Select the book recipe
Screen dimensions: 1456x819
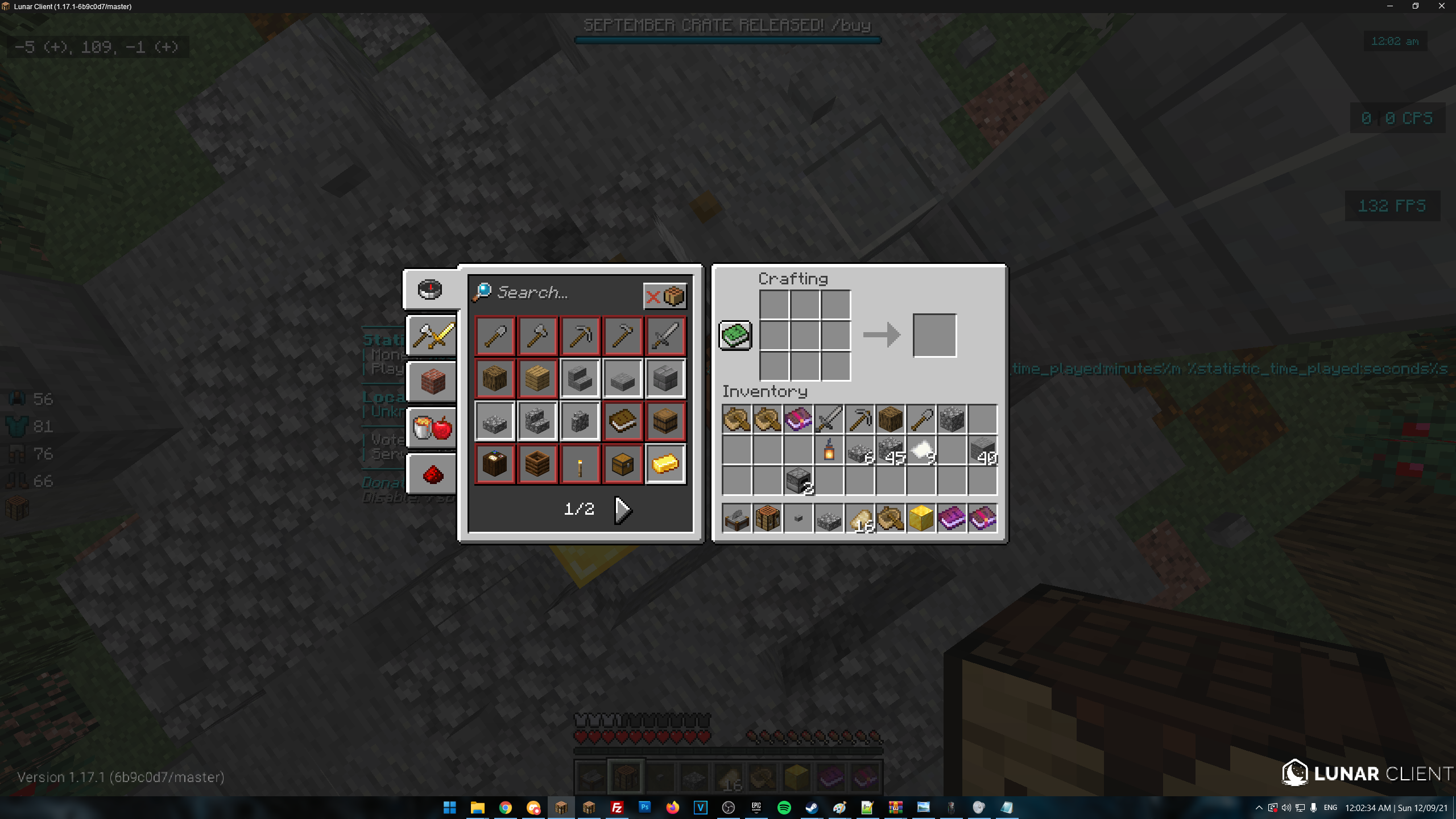tap(622, 420)
